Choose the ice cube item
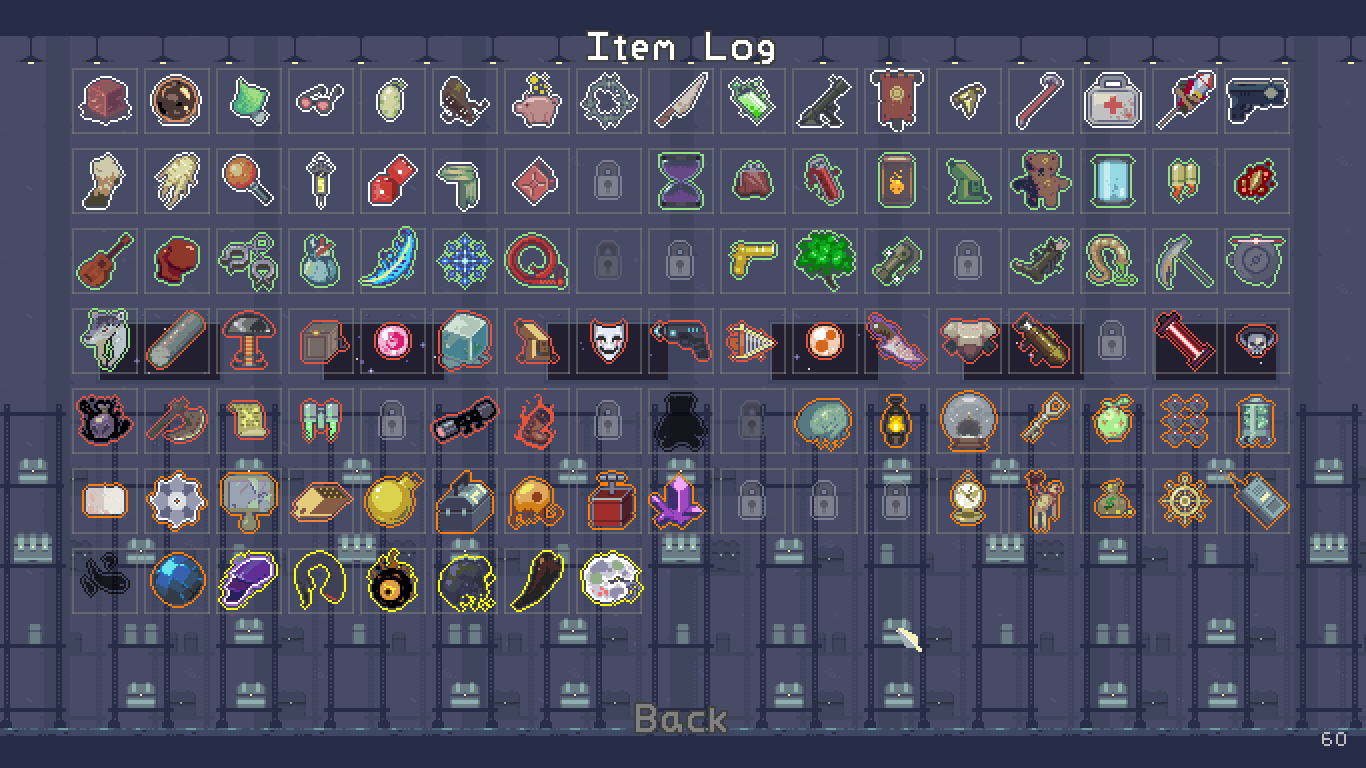 463,341
